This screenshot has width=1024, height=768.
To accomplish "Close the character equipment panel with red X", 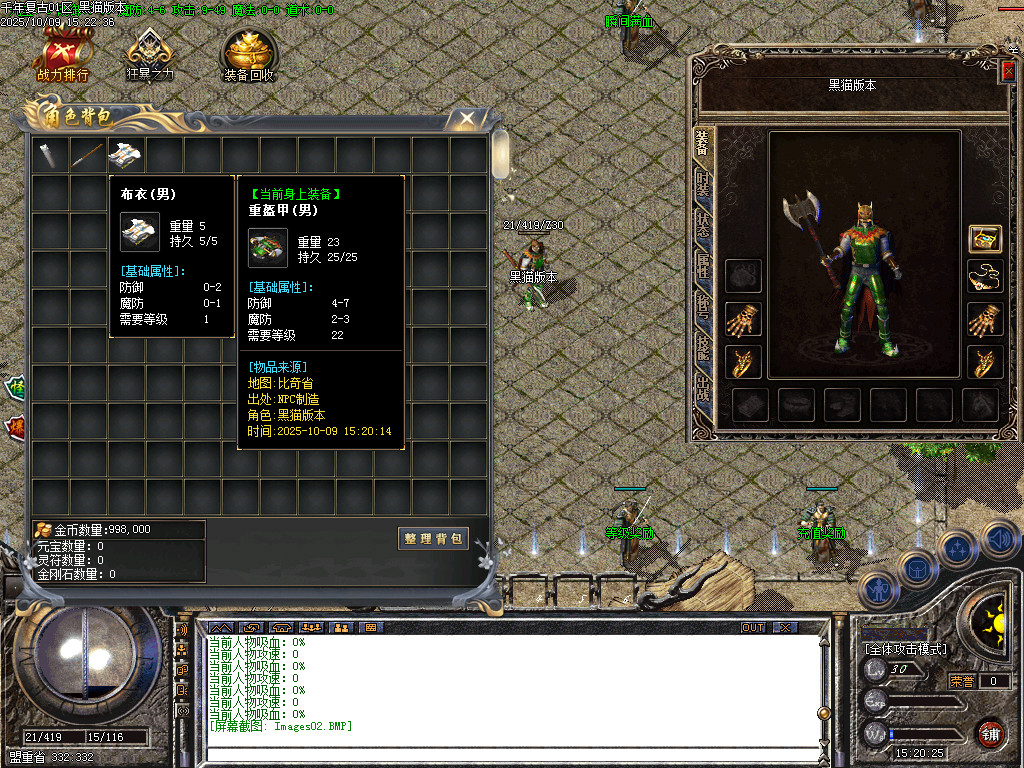I will pyautogui.click(x=1007, y=70).
